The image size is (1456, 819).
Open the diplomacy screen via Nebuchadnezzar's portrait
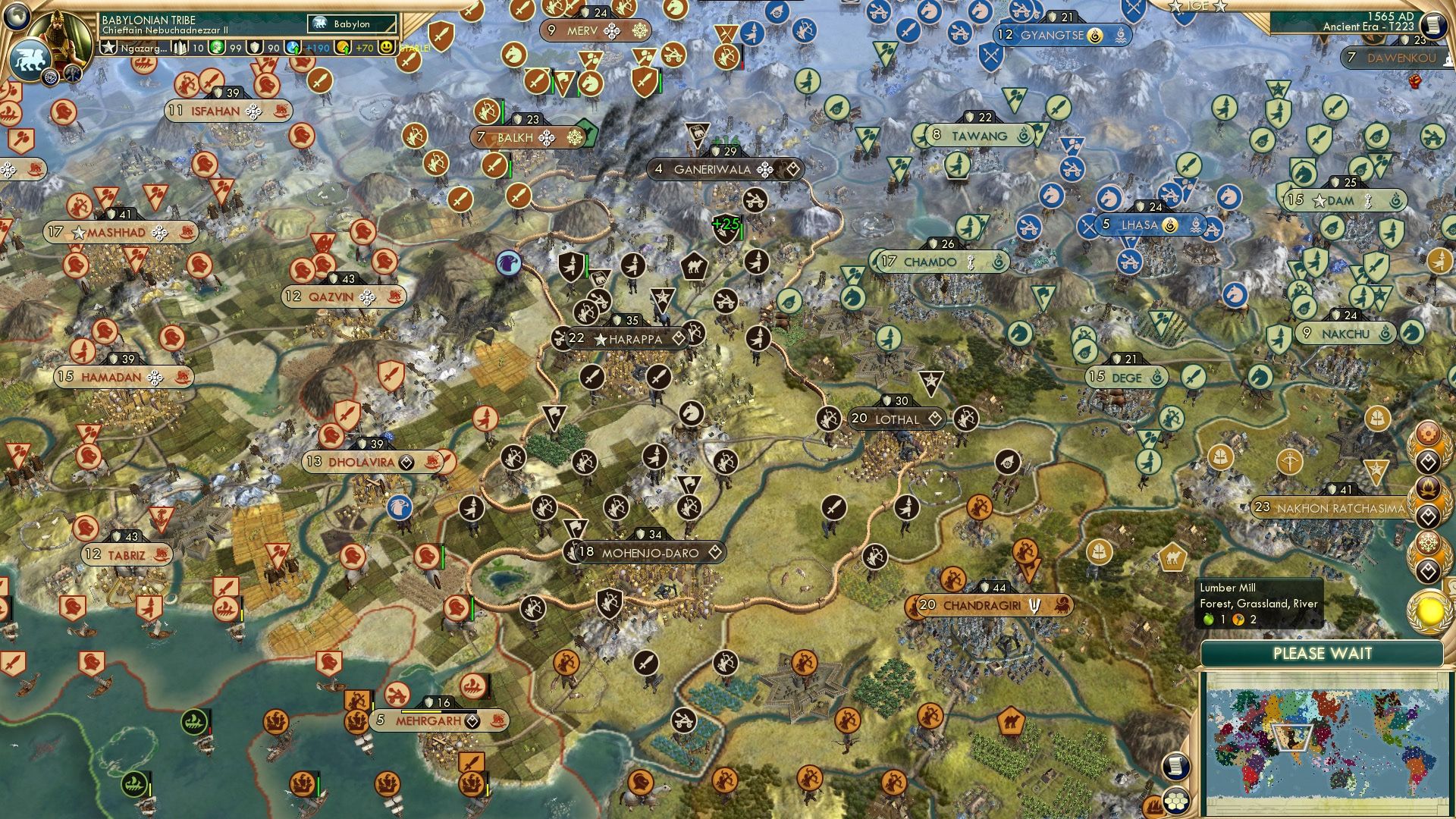click(61, 34)
